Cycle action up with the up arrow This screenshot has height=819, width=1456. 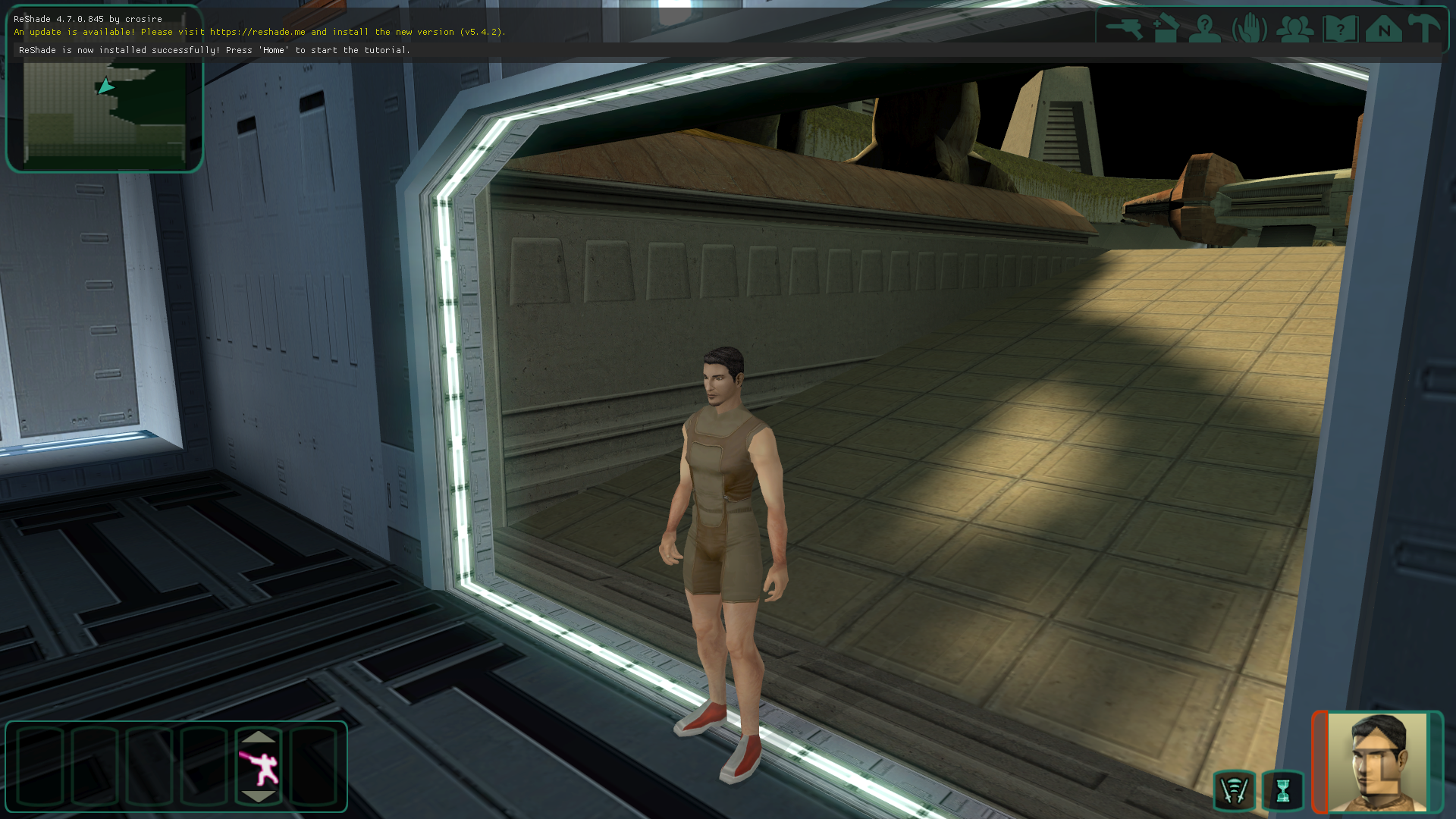pos(259,737)
